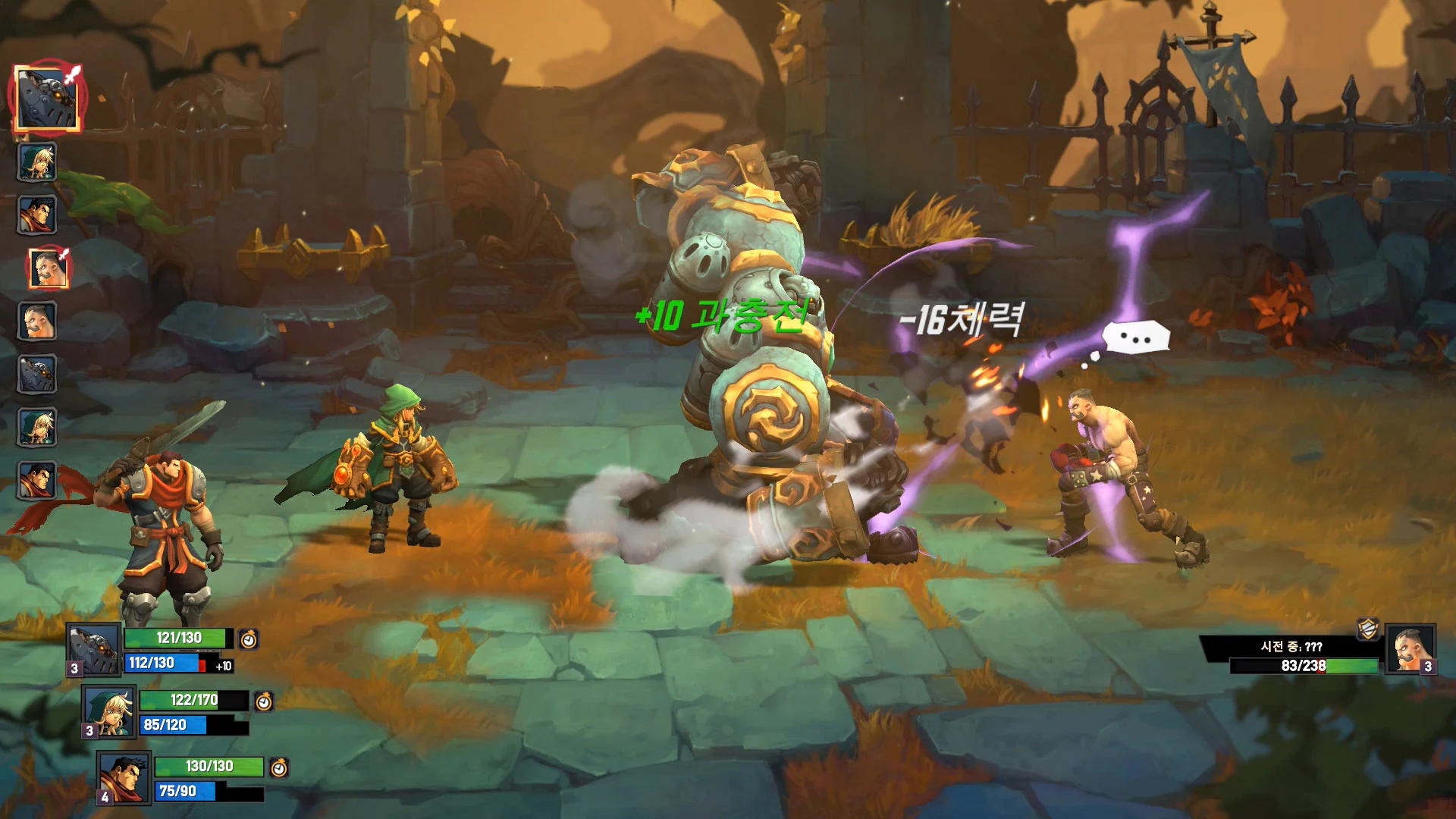The image size is (1456, 819).
Task: Pick the red-scarfed swordsman's party portrait
Action: (x=124, y=777)
